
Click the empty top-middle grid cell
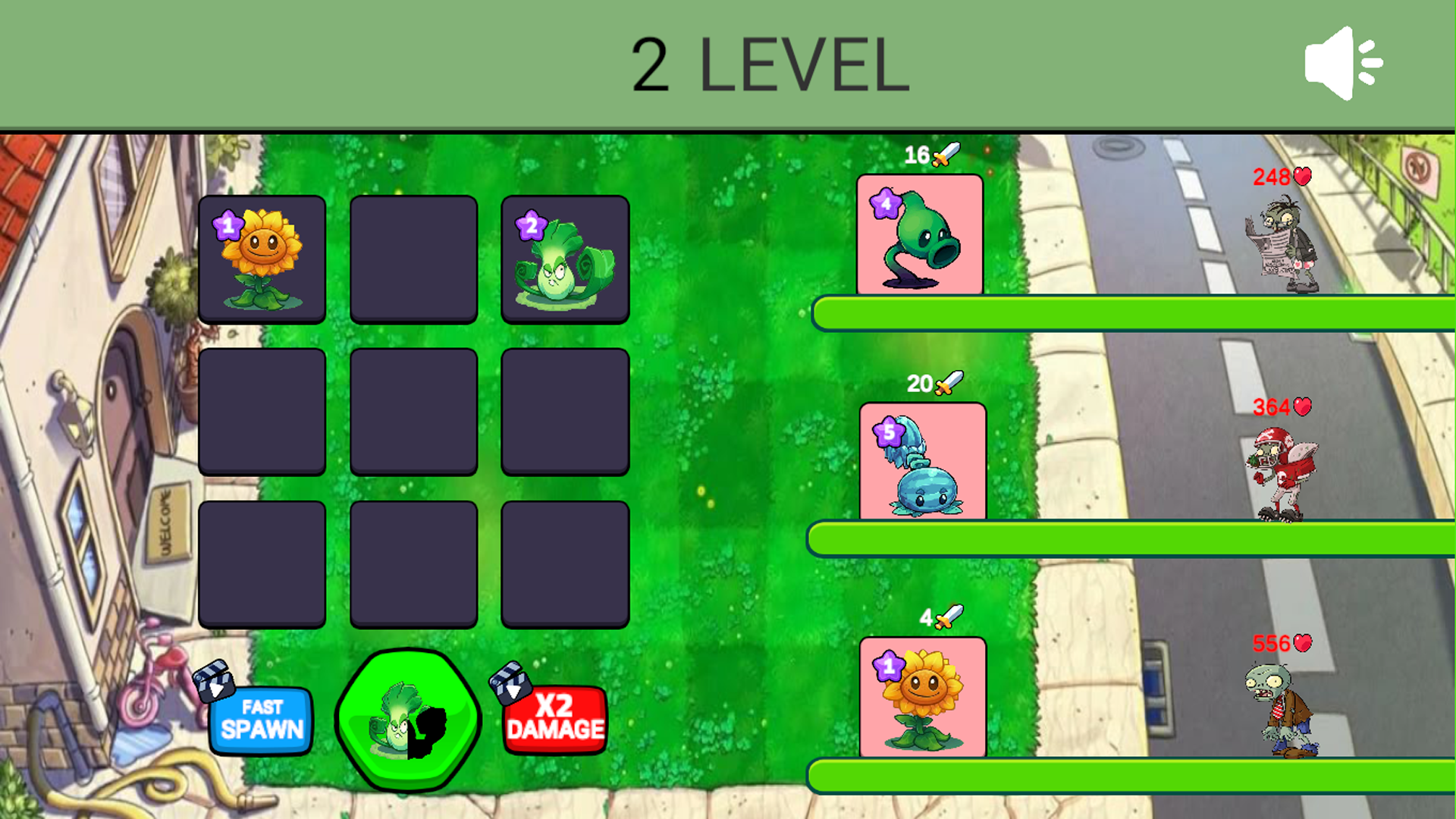click(413, 259)
